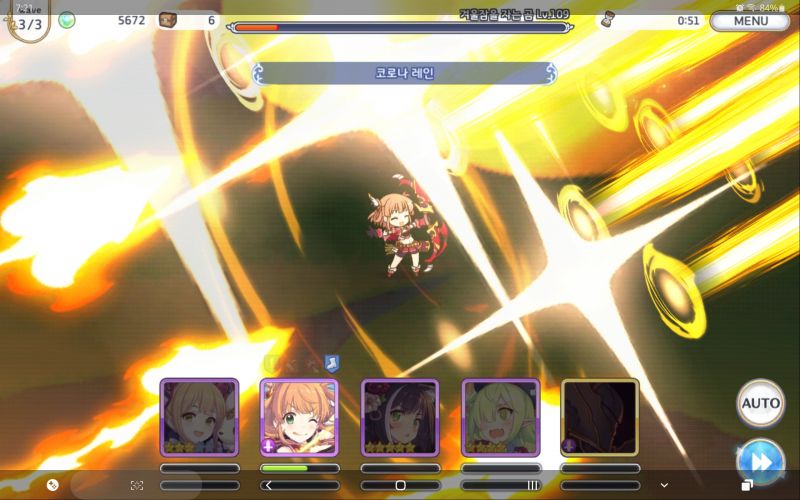Open the battle MENU
This screenshot has height=500, width=800.
(750, 20)
